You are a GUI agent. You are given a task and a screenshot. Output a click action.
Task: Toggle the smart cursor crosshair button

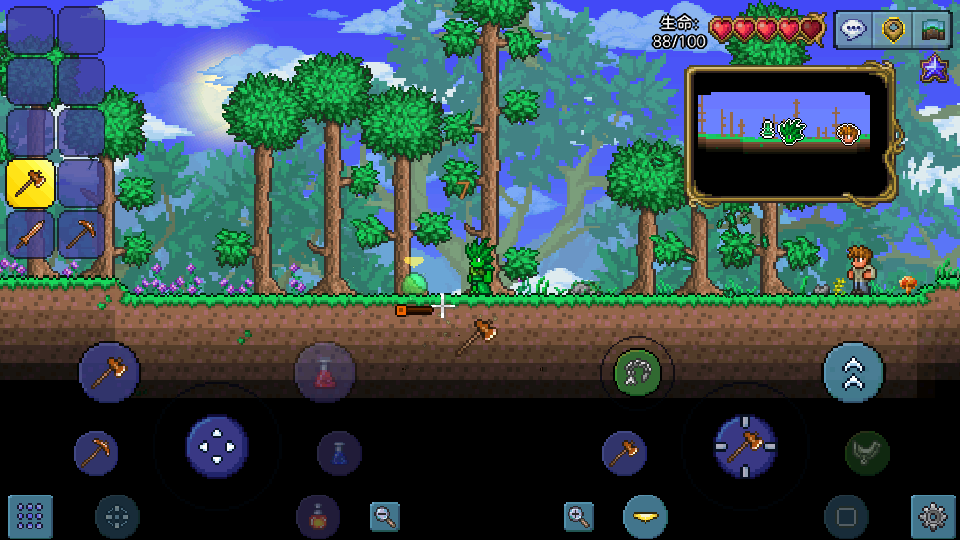(x=117, y=517)
